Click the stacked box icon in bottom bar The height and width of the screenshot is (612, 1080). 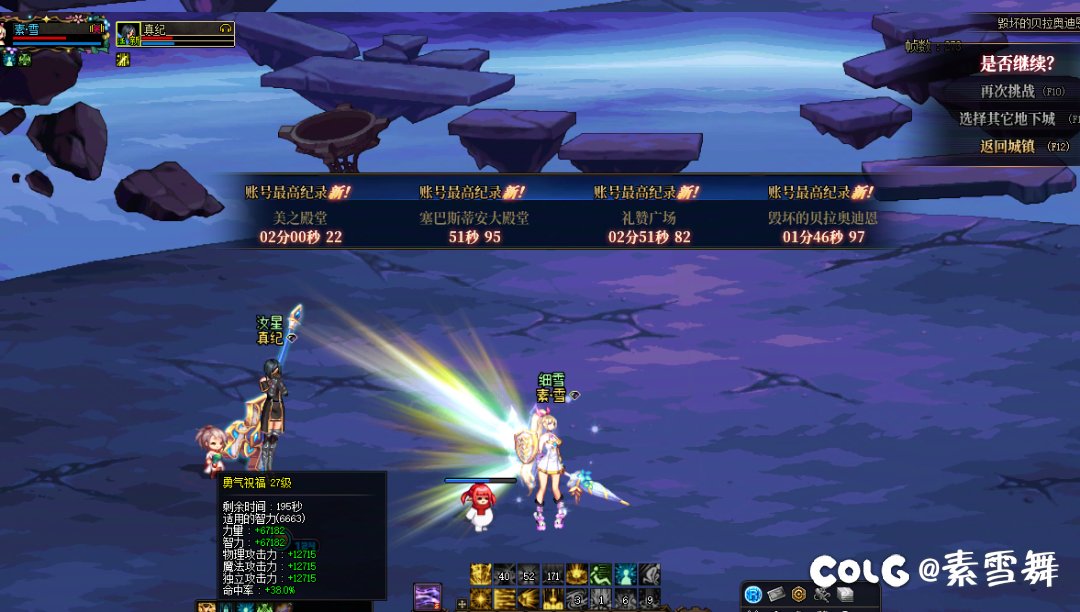pyautogui.click(x=845, y=595)
